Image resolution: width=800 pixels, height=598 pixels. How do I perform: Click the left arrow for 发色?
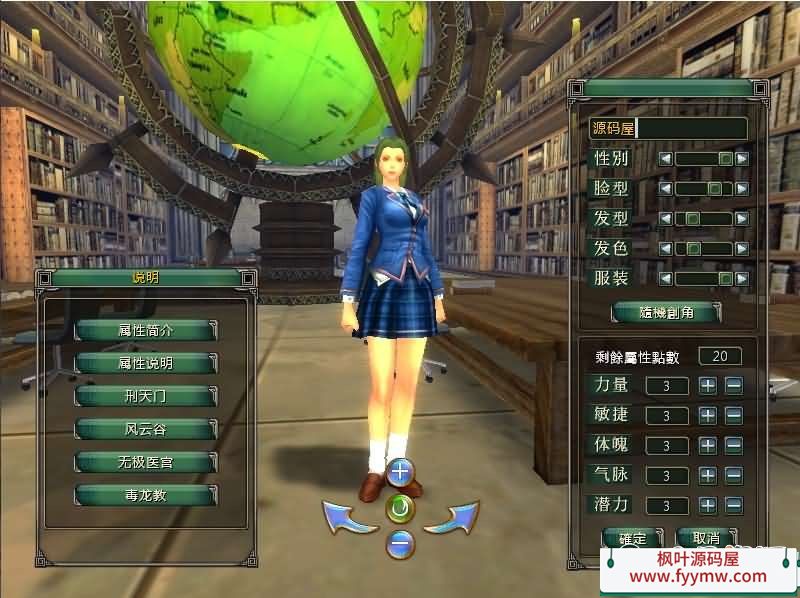coord(665,248)
